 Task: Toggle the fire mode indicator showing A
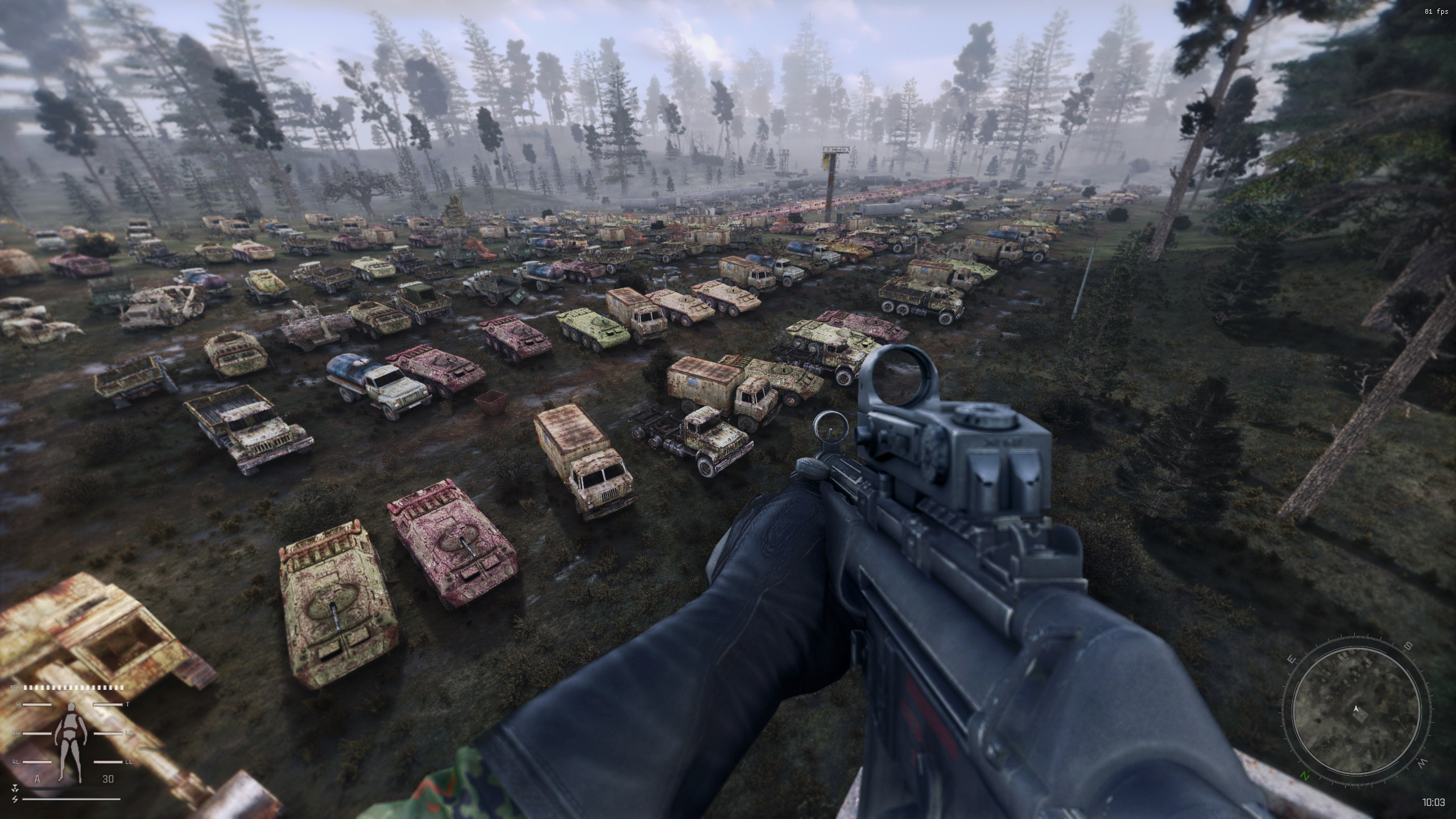click(x=38, y=779)
